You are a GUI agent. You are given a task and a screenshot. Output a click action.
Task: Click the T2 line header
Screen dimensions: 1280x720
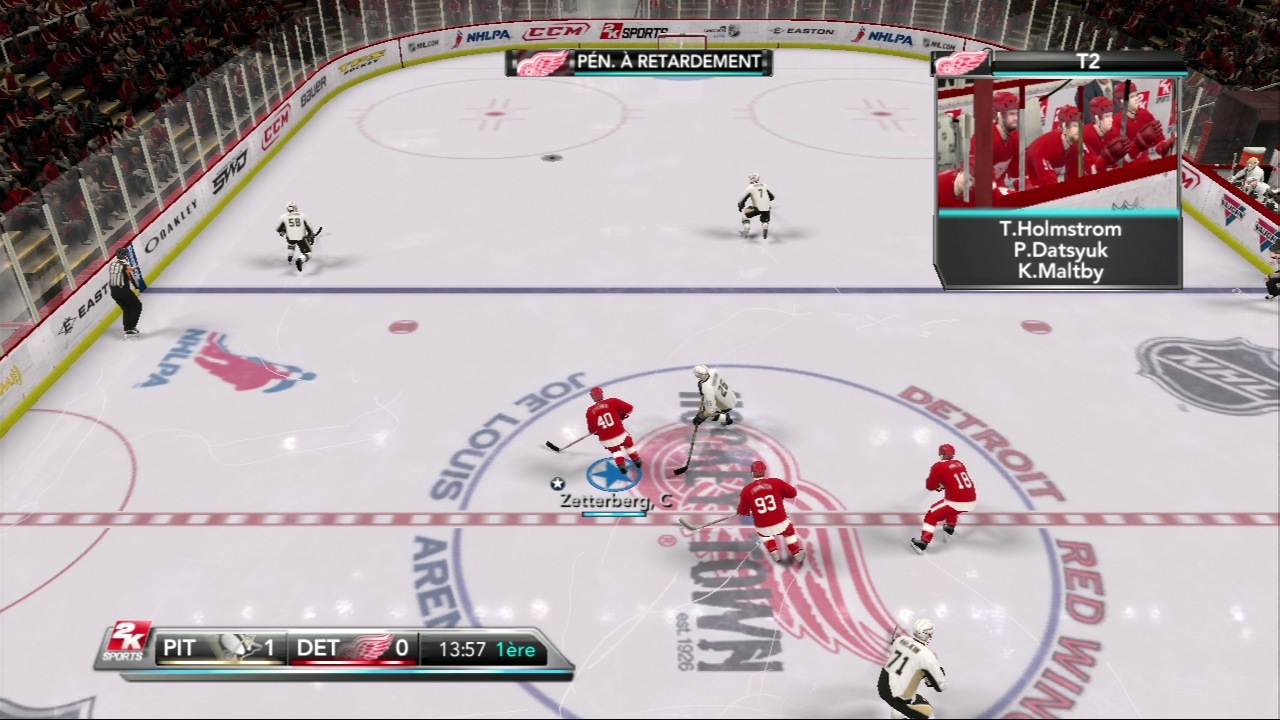pyautogui.click(x=1087, y=62)
